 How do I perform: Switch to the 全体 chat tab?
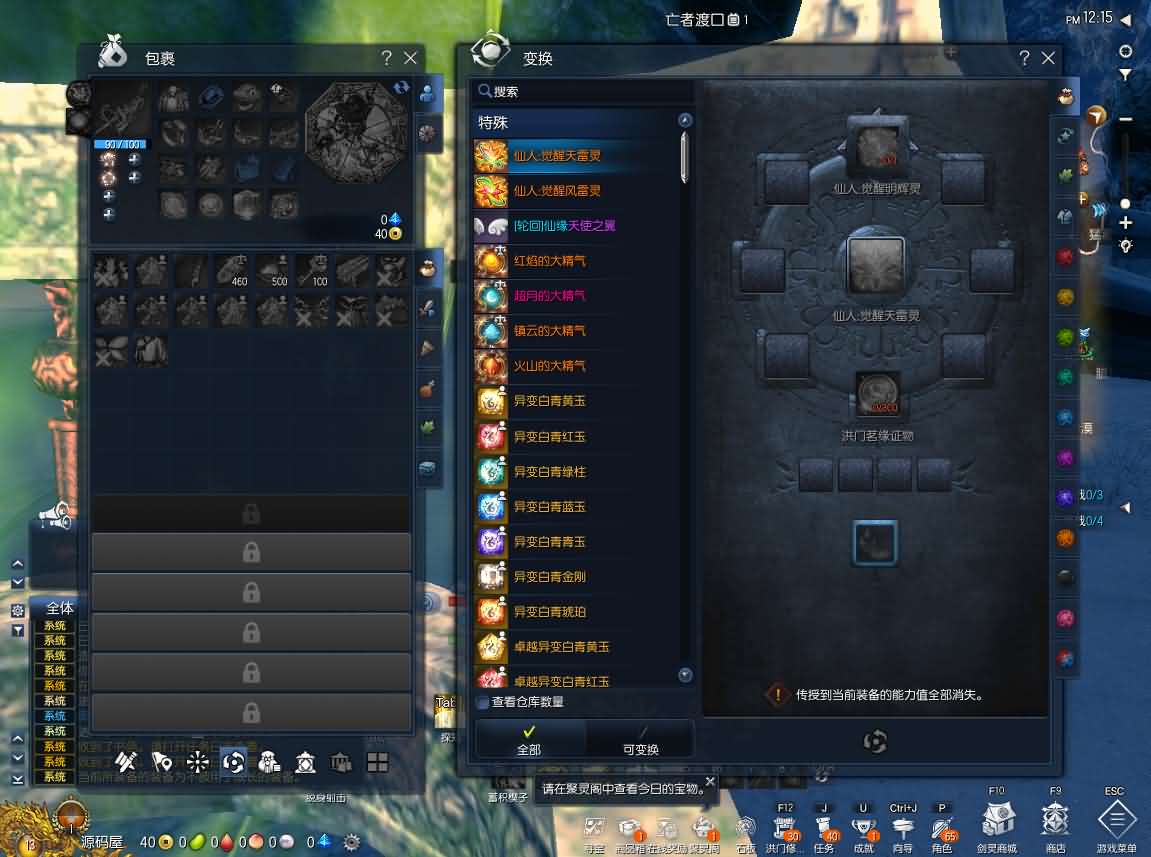60,607
